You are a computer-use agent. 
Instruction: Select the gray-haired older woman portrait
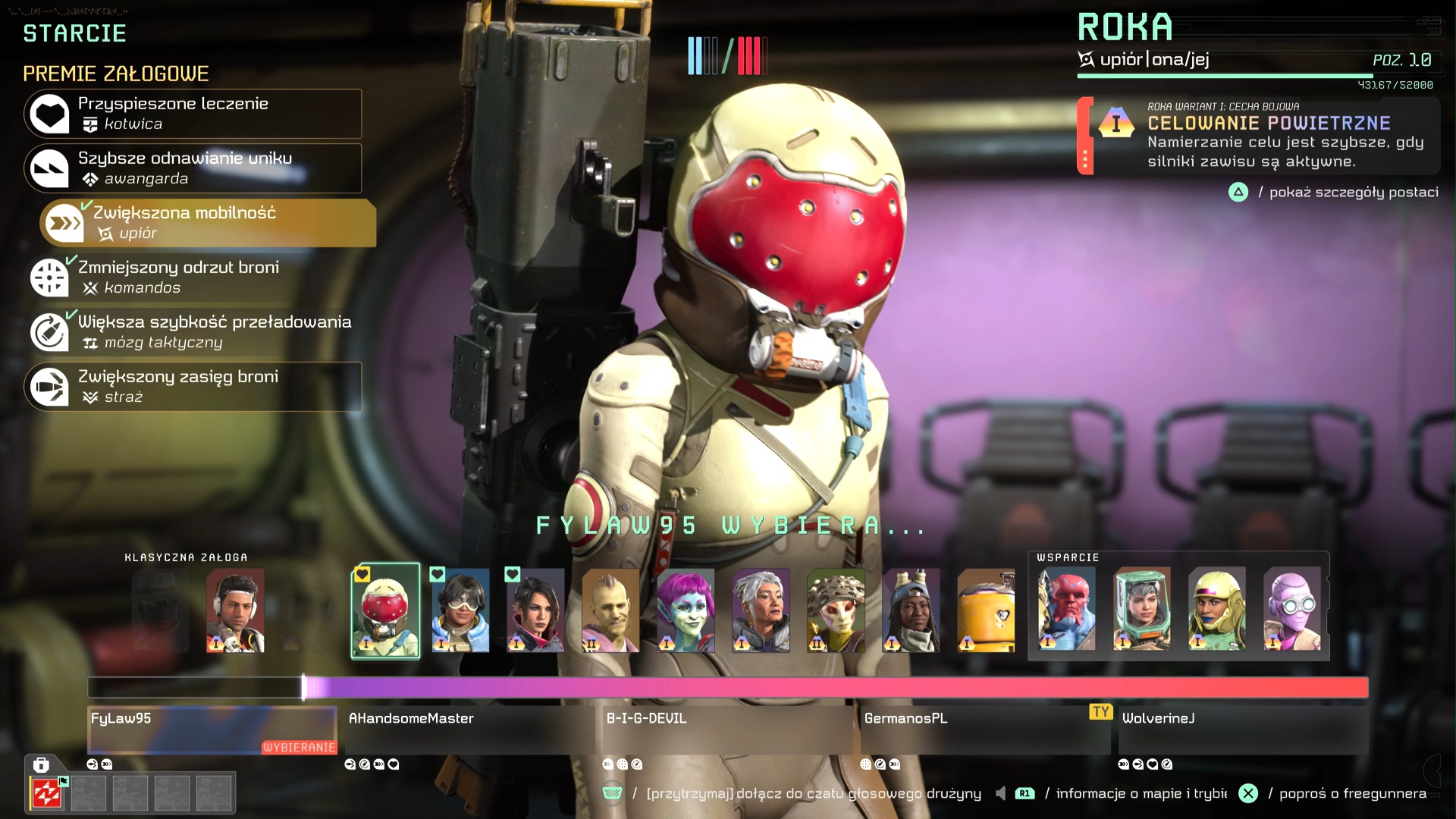pyautogui.click(x=761, y=610)
